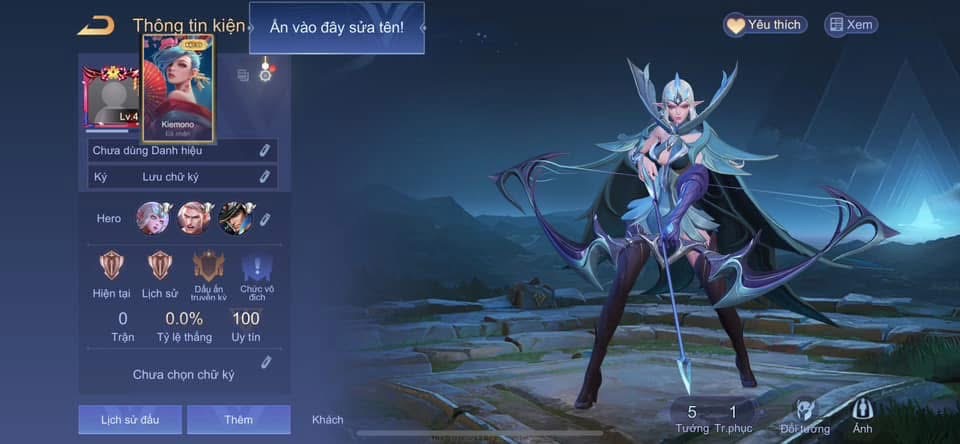Change displayed hero with Đổi tướng
Screen dimensions: 960x444
[x=804, y=413]
